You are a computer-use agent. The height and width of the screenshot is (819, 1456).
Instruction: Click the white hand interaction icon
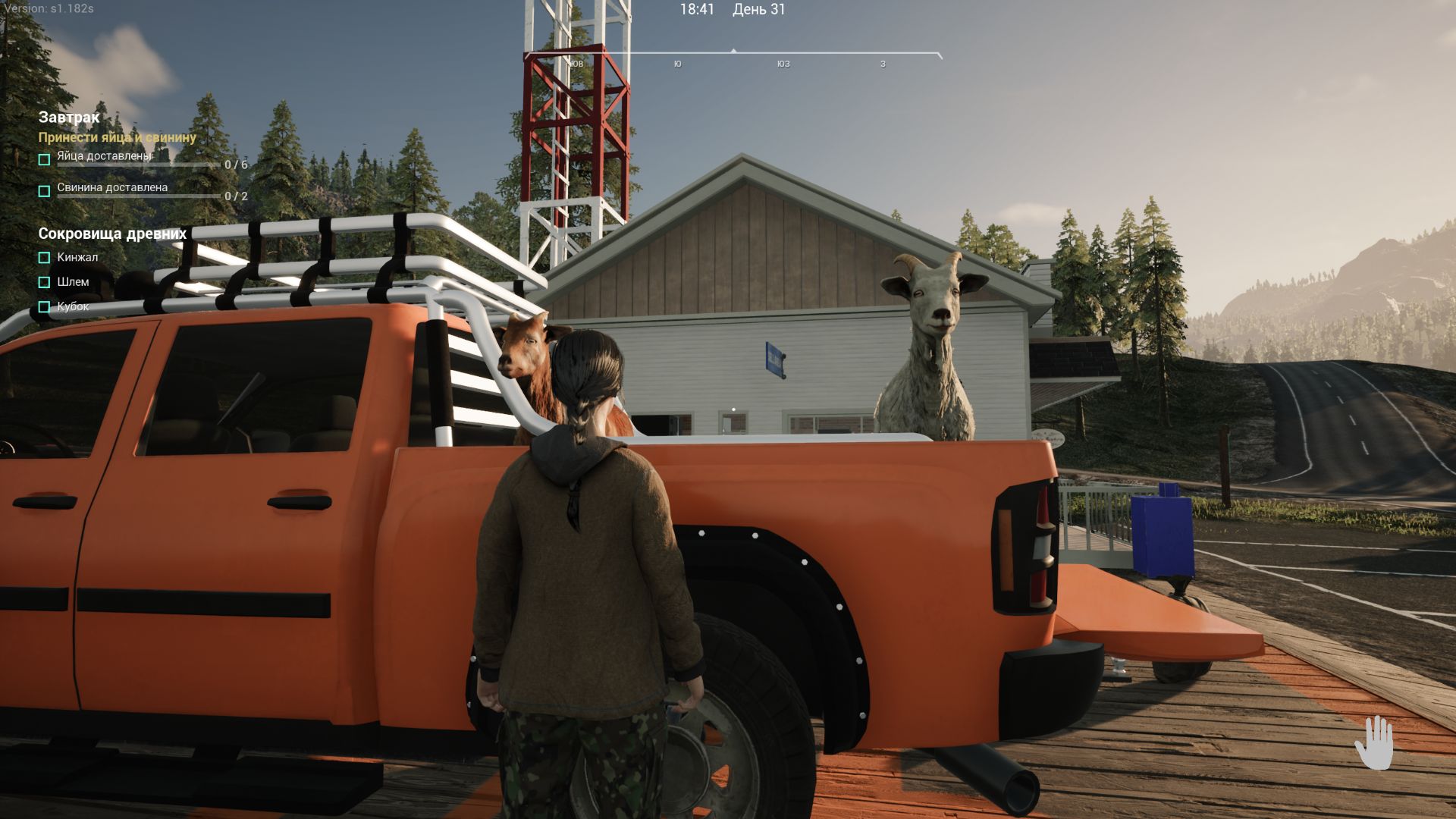click(x=1374, y=742)
